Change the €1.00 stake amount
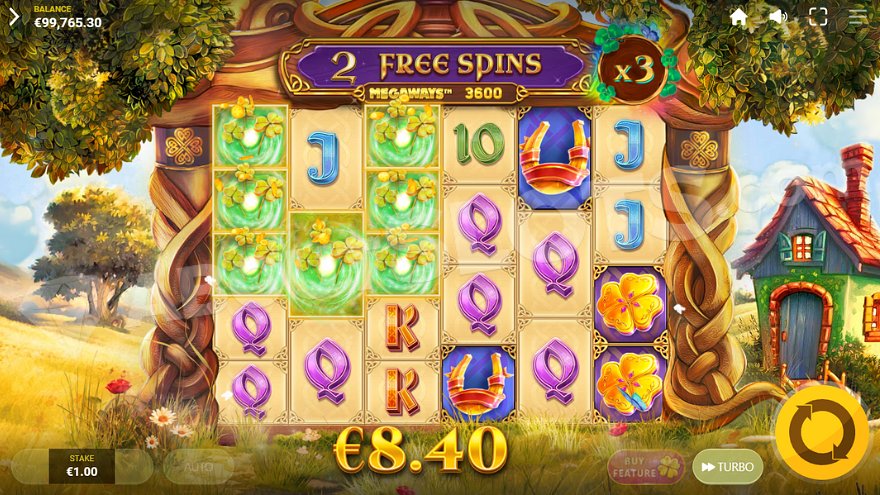 click(81, 466)
